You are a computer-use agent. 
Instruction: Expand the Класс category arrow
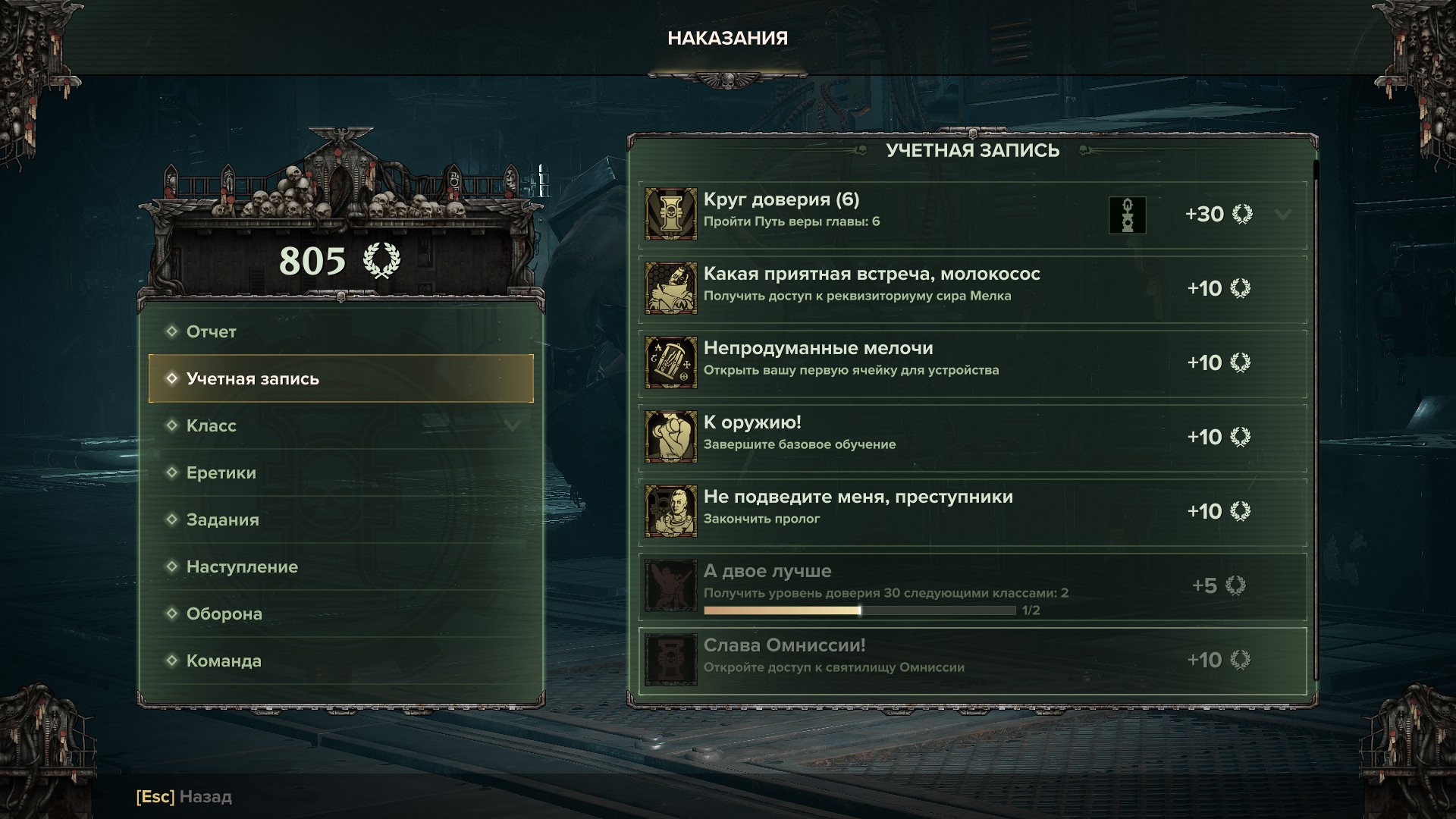click(513, 425)
